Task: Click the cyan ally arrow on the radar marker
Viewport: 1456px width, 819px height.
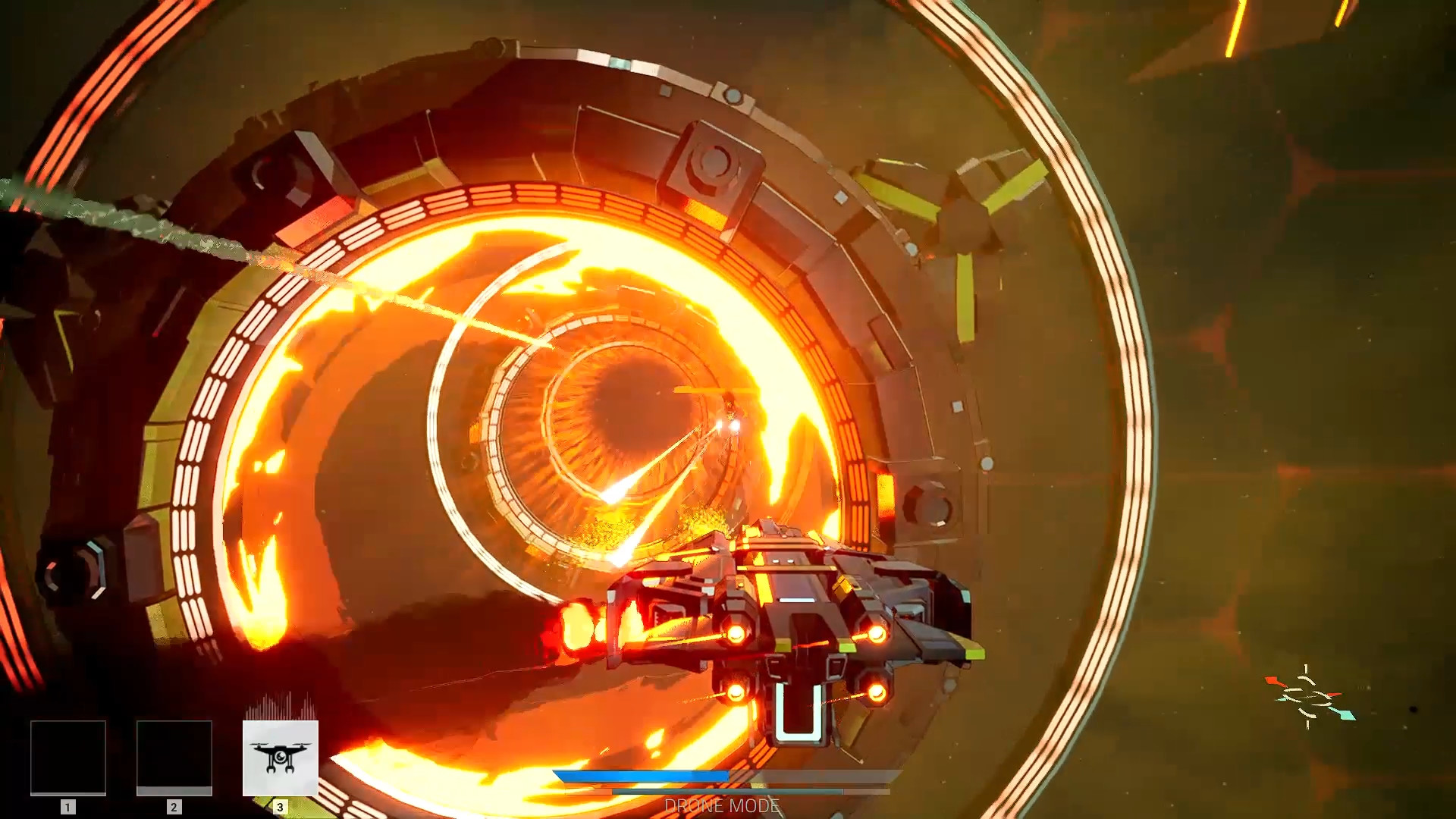Action: tap(1344, 713)
